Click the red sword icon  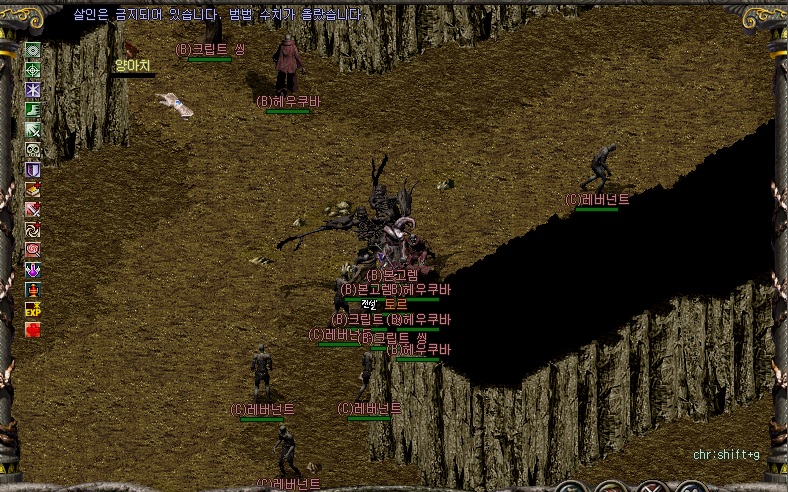pos(33,210)
